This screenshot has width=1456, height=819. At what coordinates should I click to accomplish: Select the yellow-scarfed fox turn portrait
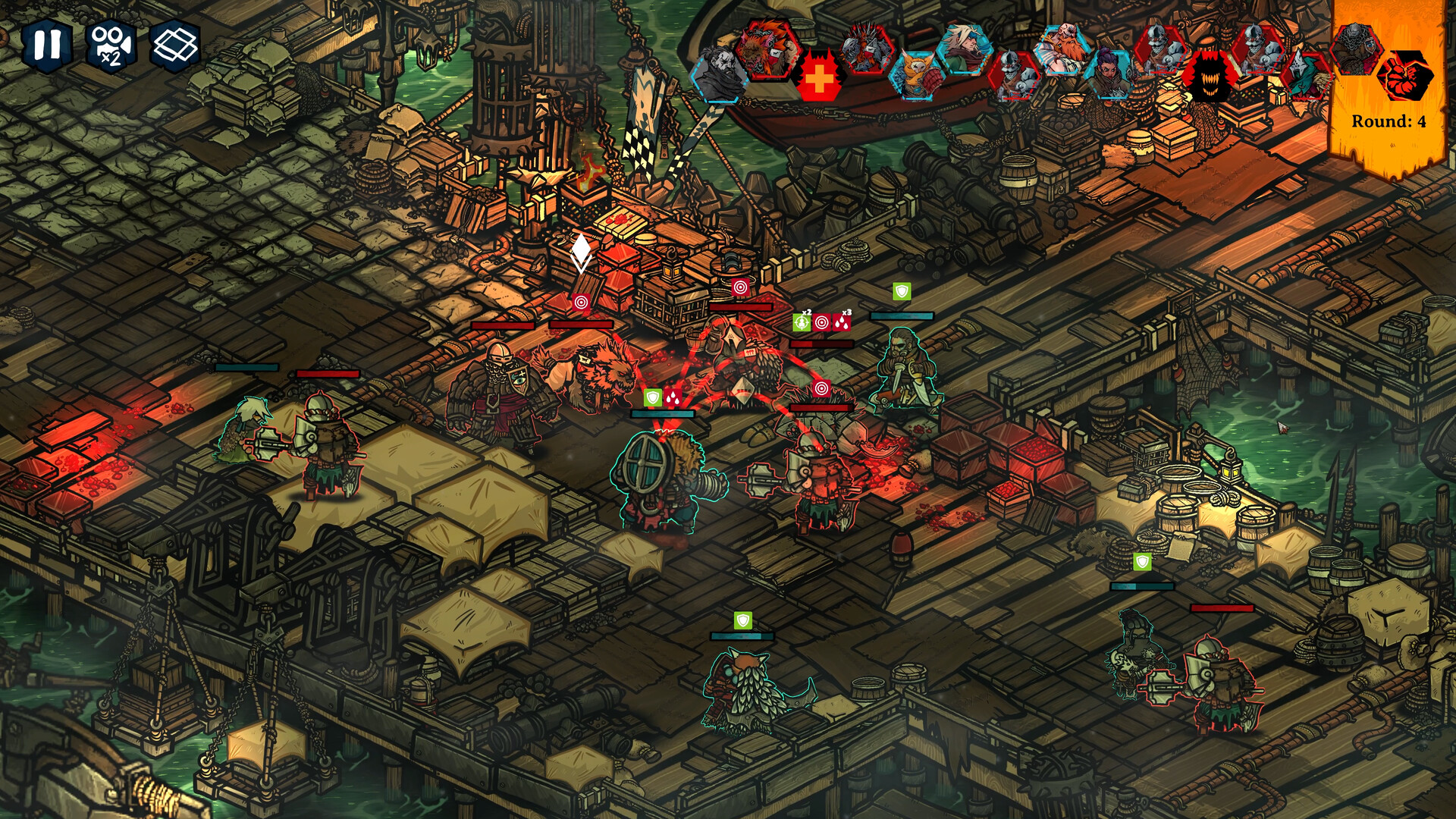click(918, 74)
